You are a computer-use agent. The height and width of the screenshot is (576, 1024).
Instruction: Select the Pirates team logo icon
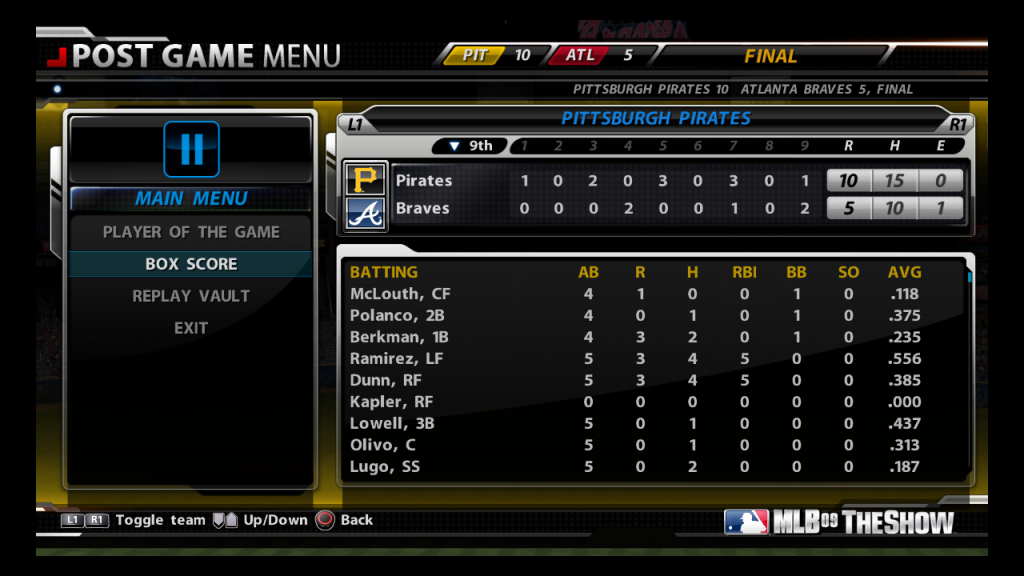coord(365,180)
